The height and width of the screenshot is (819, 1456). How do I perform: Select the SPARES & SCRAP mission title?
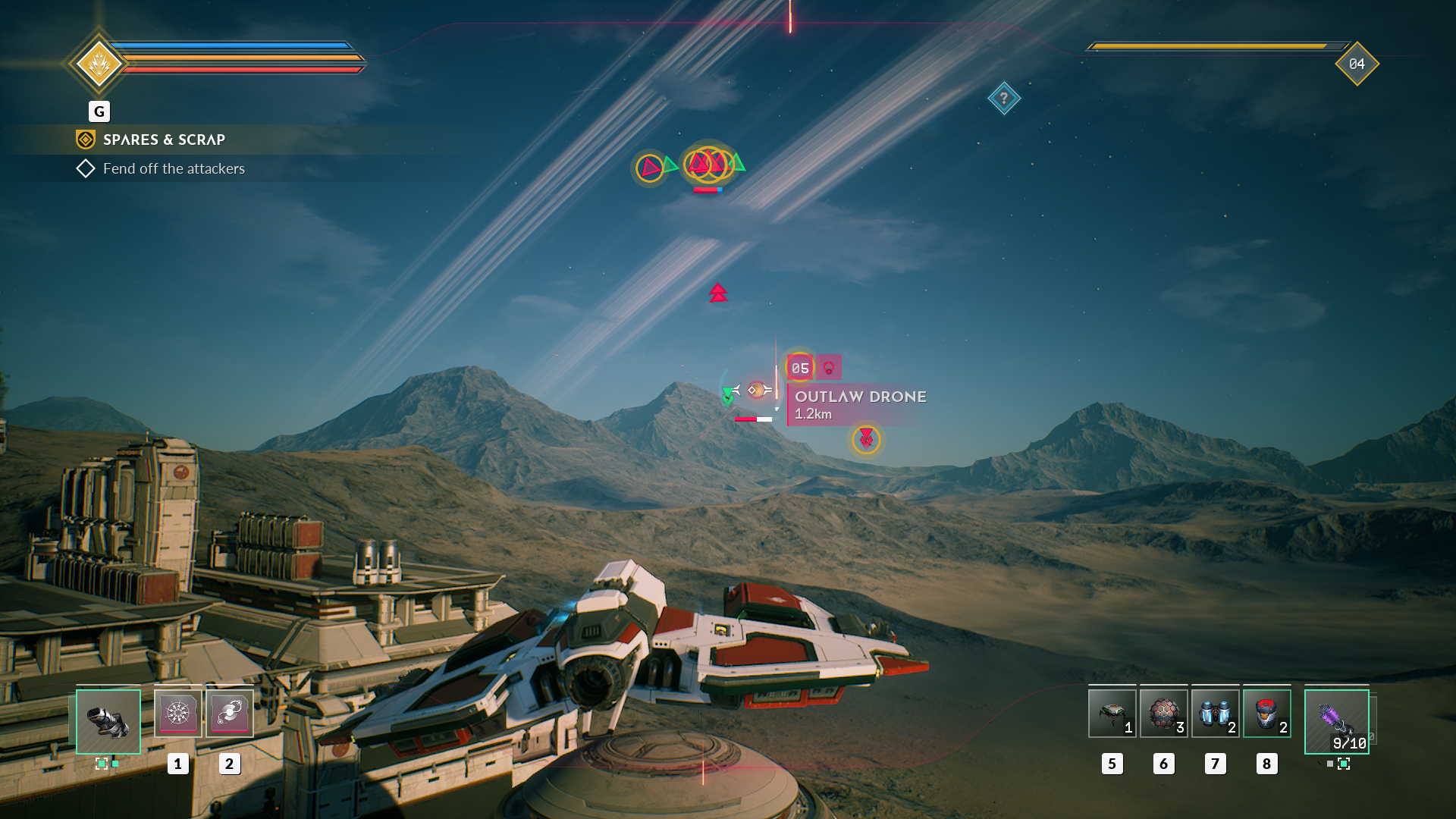(x=164, y=140)
